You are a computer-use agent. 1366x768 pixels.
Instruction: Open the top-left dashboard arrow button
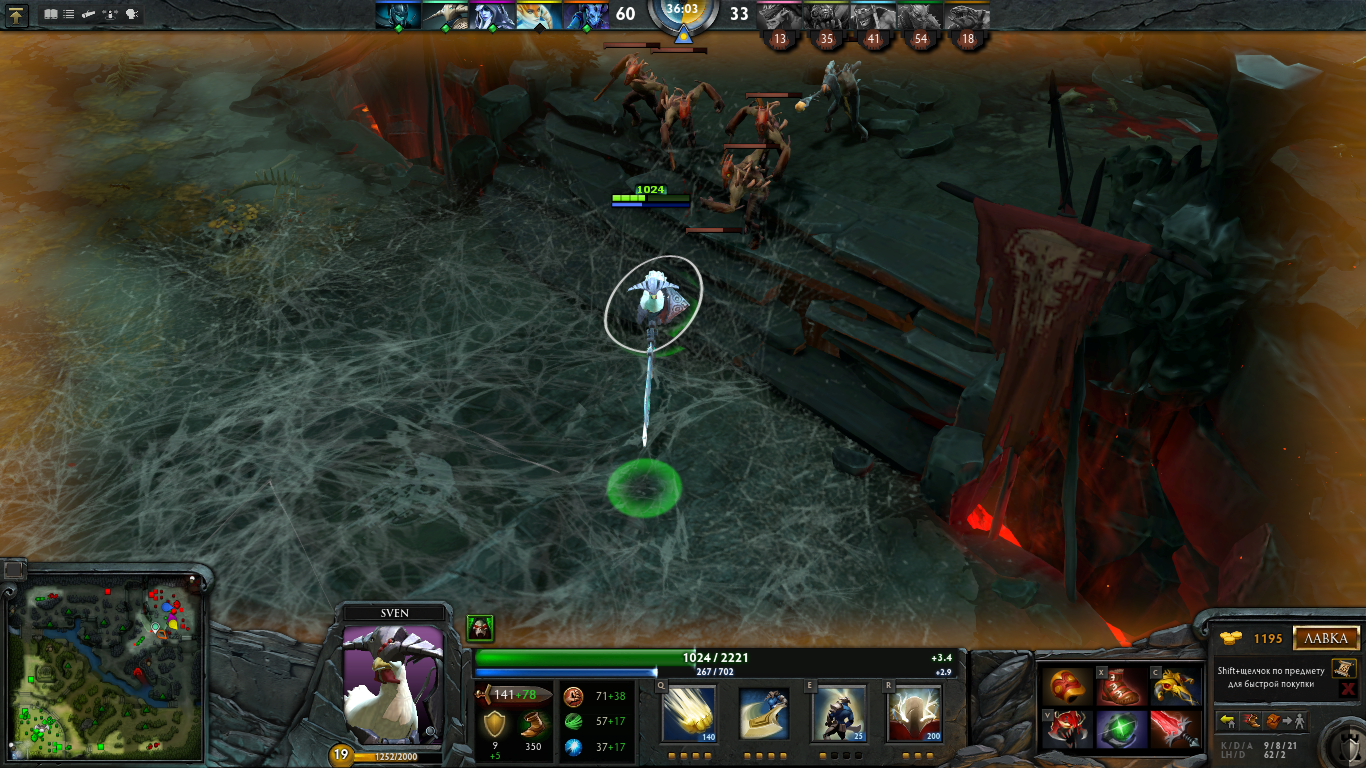(17, 15)
